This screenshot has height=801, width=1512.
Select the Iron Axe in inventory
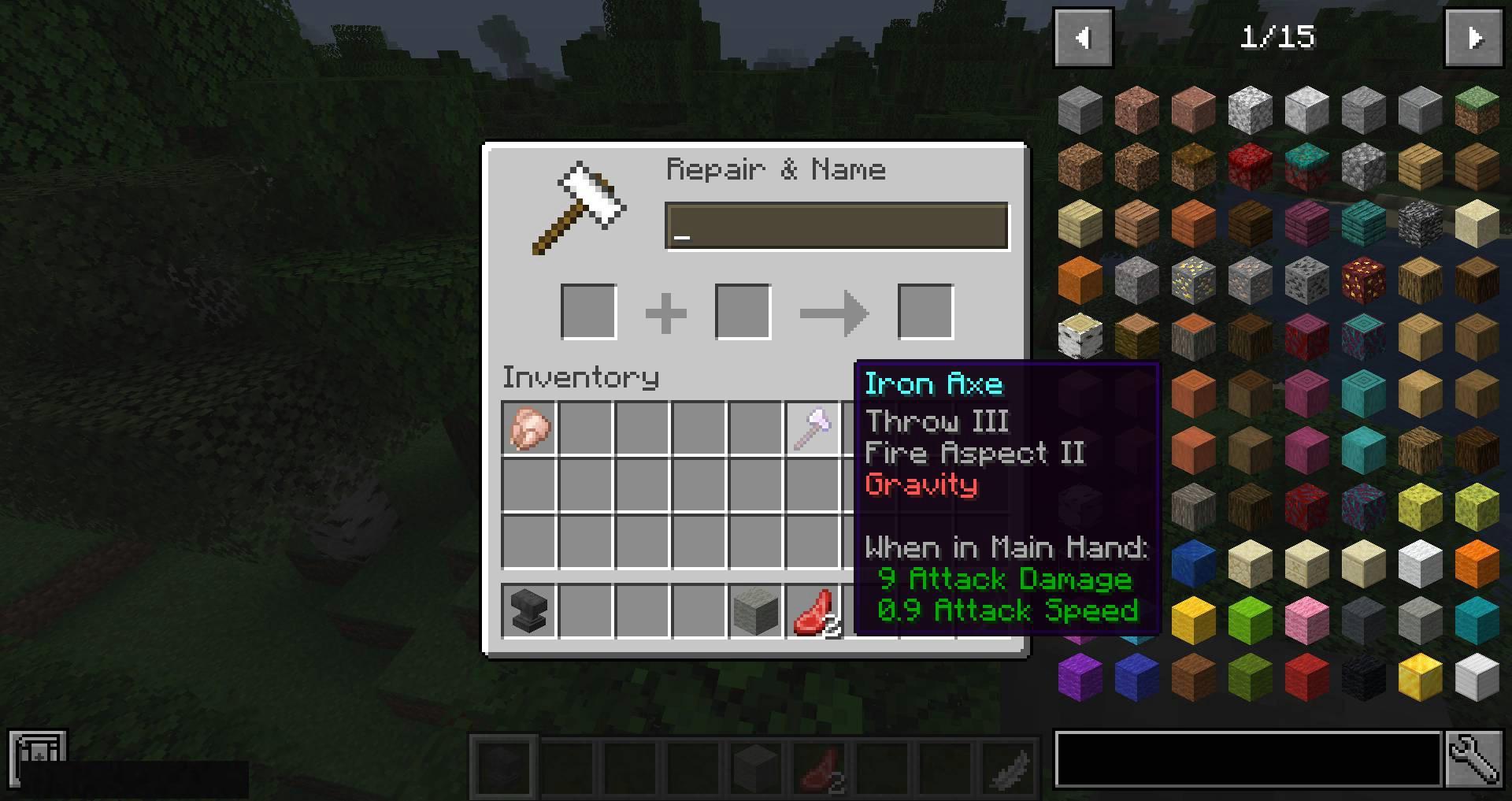click(x=812, y=429)
